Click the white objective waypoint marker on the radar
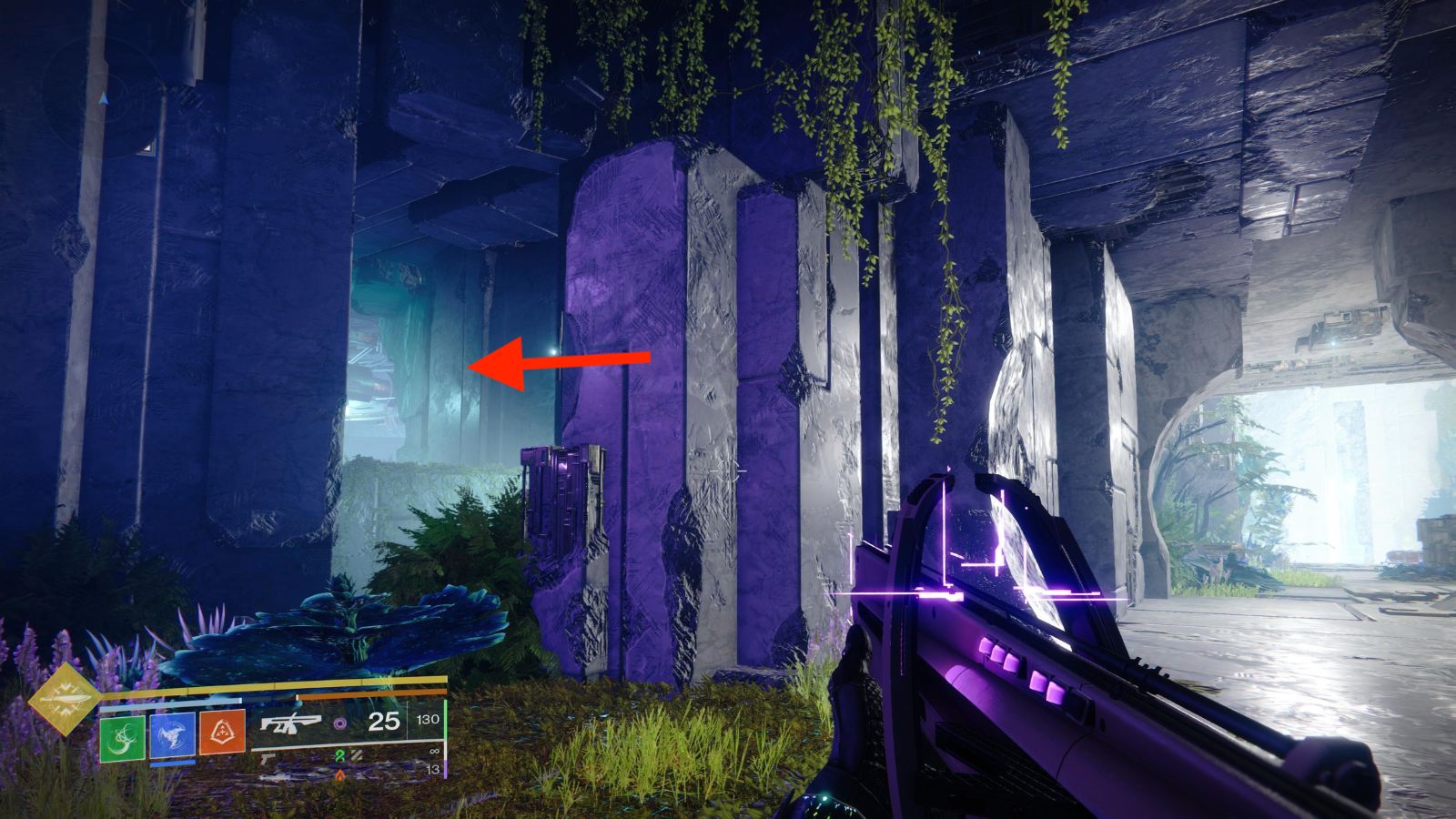 [147, 147]
